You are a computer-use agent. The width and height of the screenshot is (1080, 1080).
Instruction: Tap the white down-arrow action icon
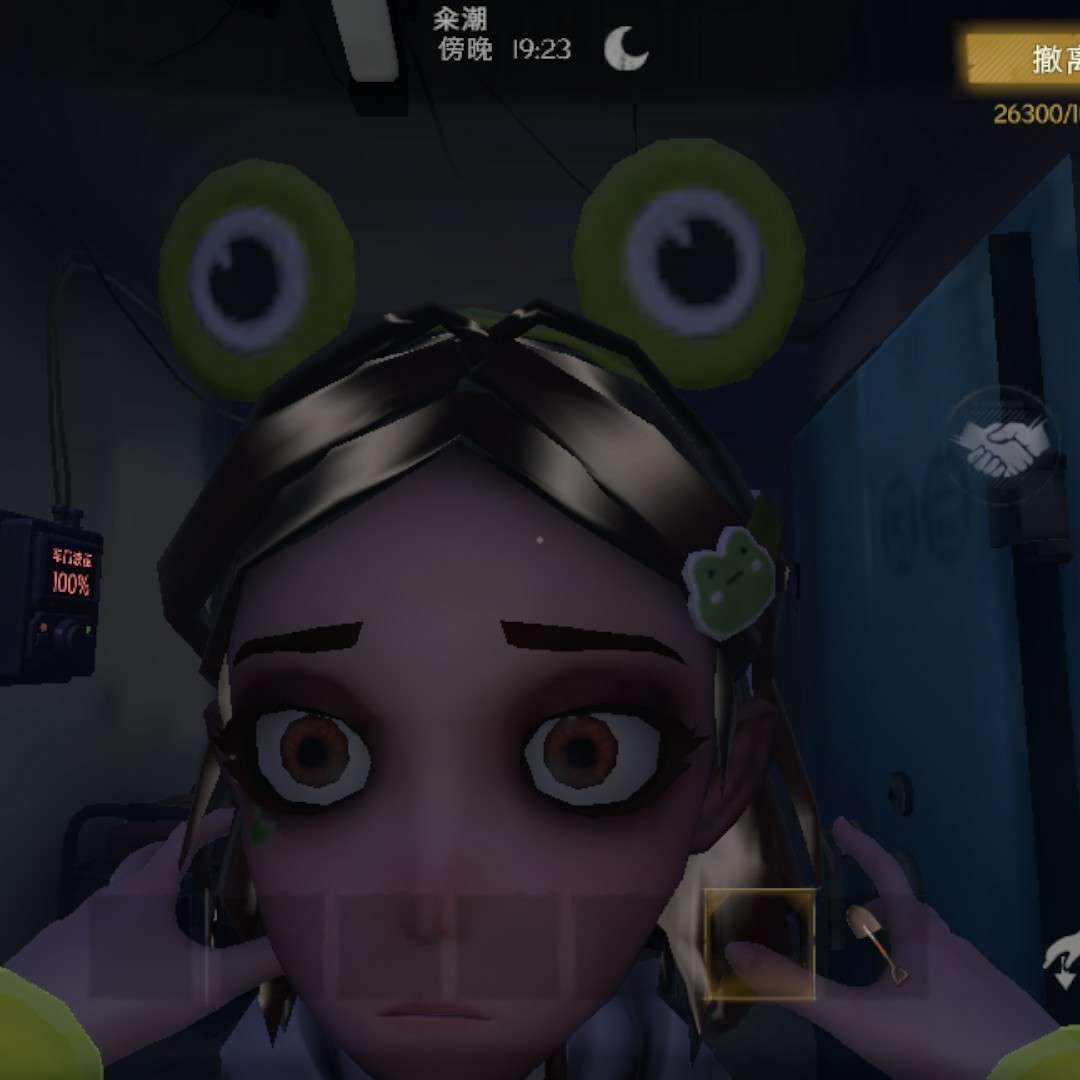[x=1061, y=958]
